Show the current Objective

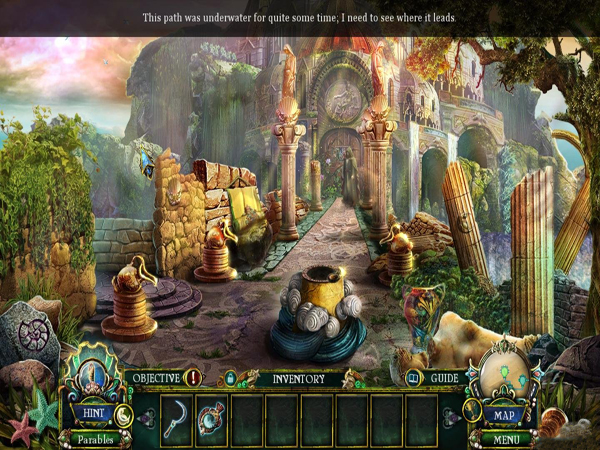pos(156,378)
